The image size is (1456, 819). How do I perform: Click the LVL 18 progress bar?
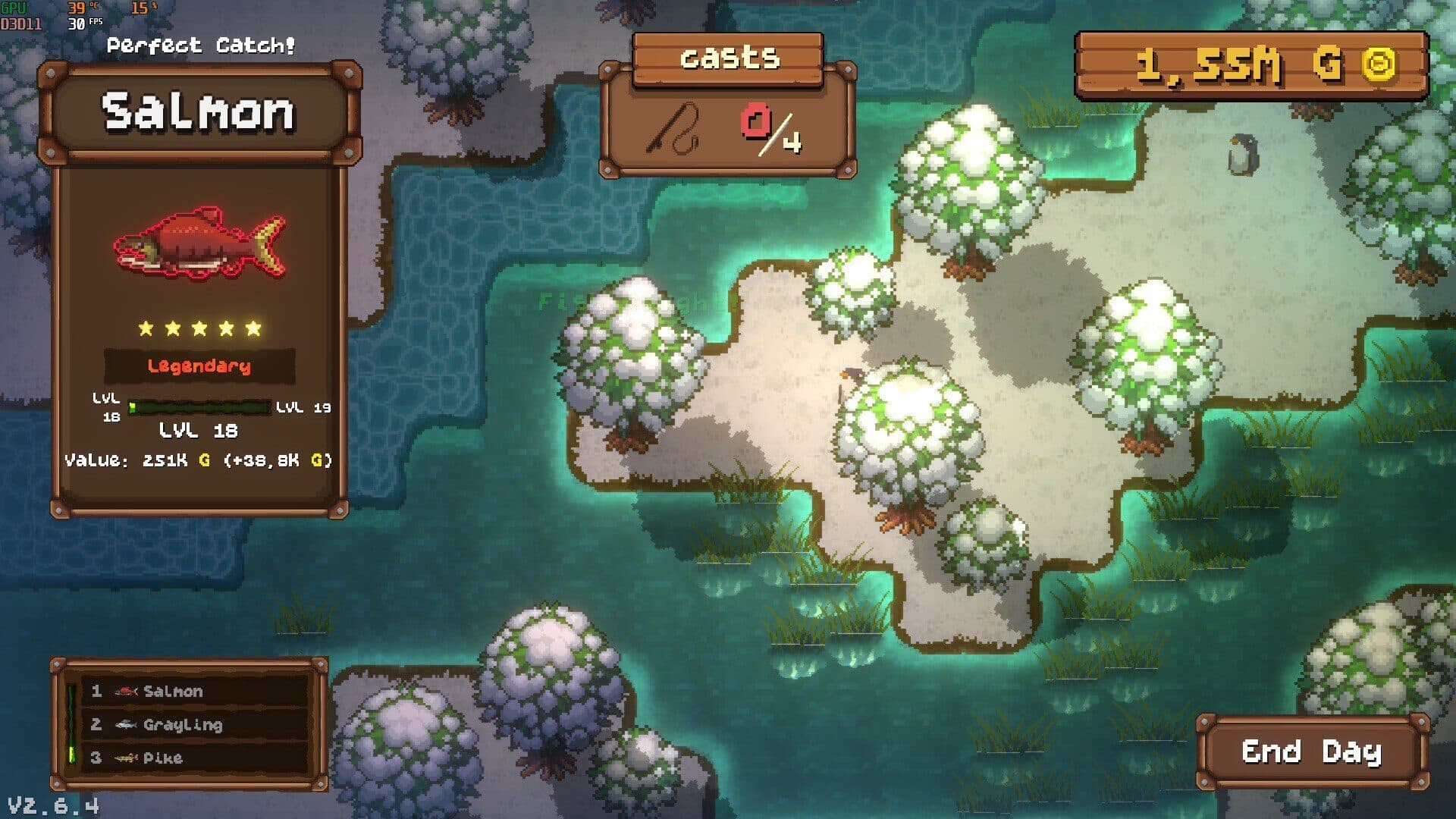(201, 407)
